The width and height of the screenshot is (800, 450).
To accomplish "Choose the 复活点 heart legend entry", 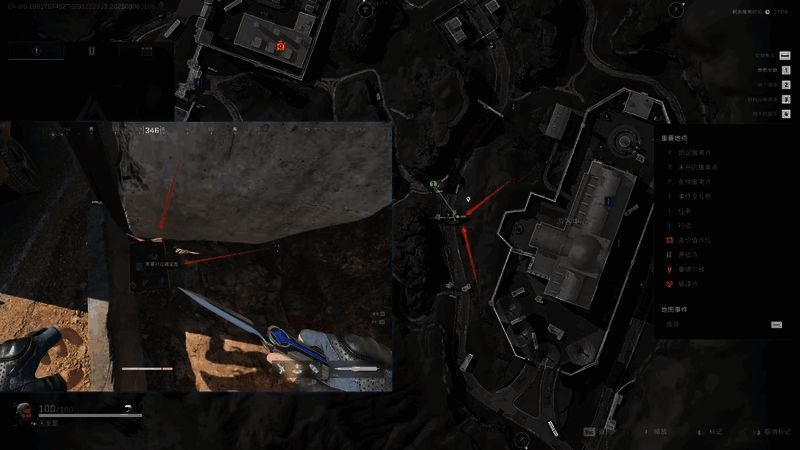I will click(689, 284).
